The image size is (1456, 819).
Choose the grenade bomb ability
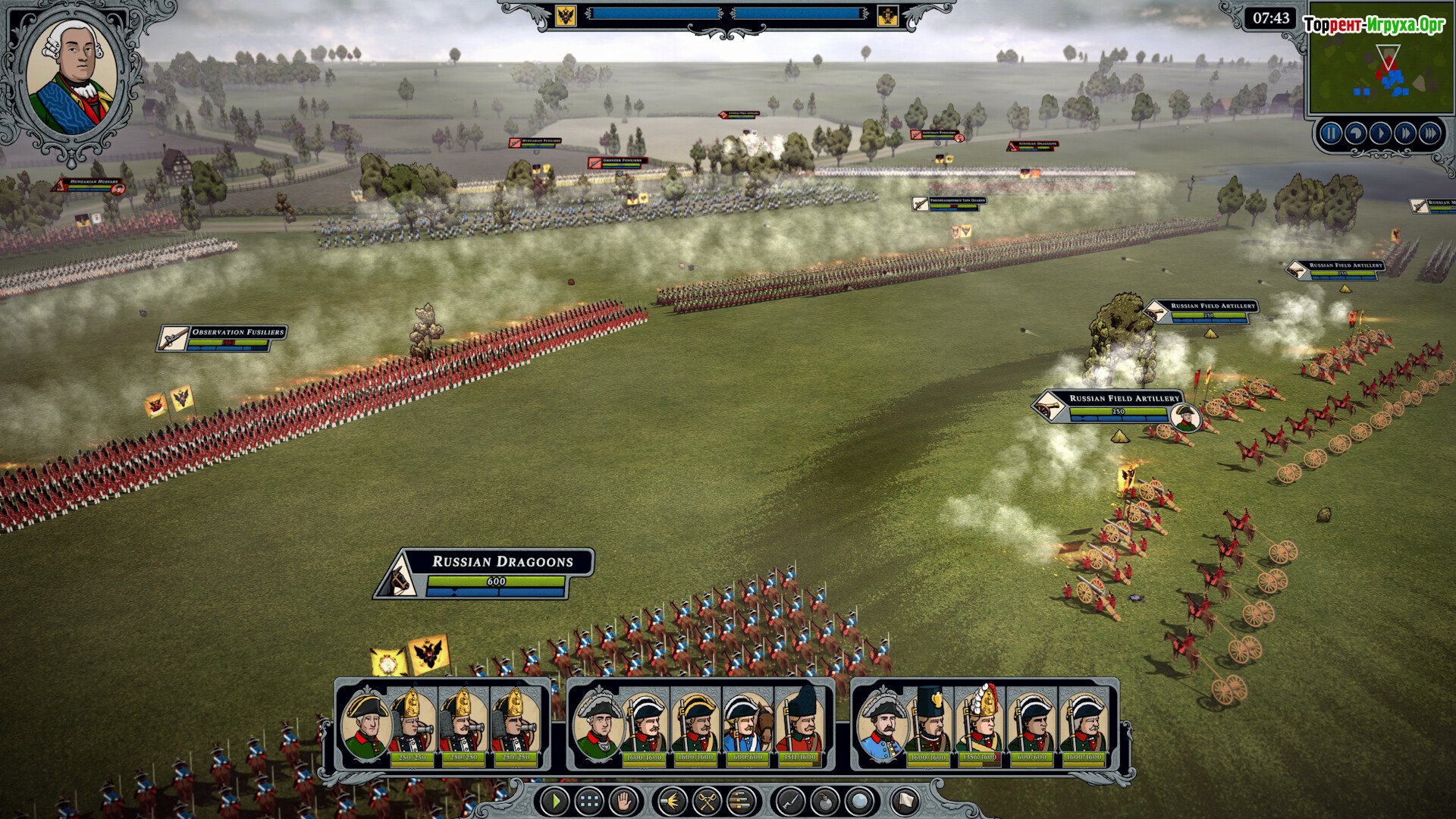825,801
